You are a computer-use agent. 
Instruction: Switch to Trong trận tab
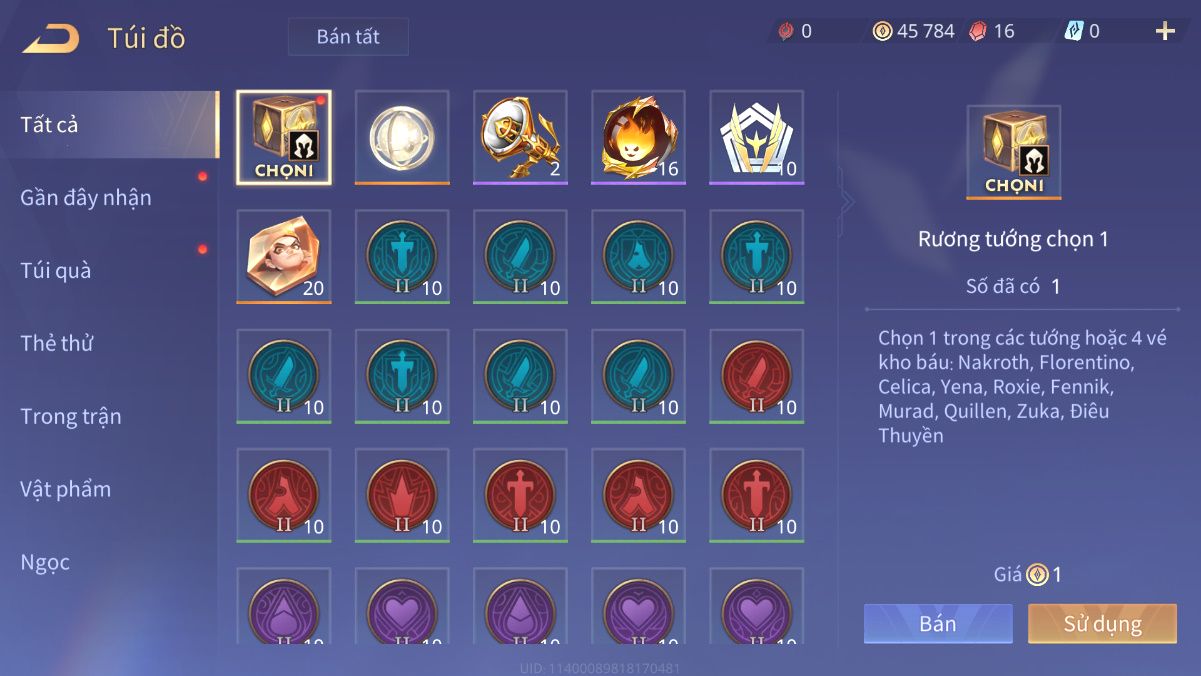tap(71, 417)
